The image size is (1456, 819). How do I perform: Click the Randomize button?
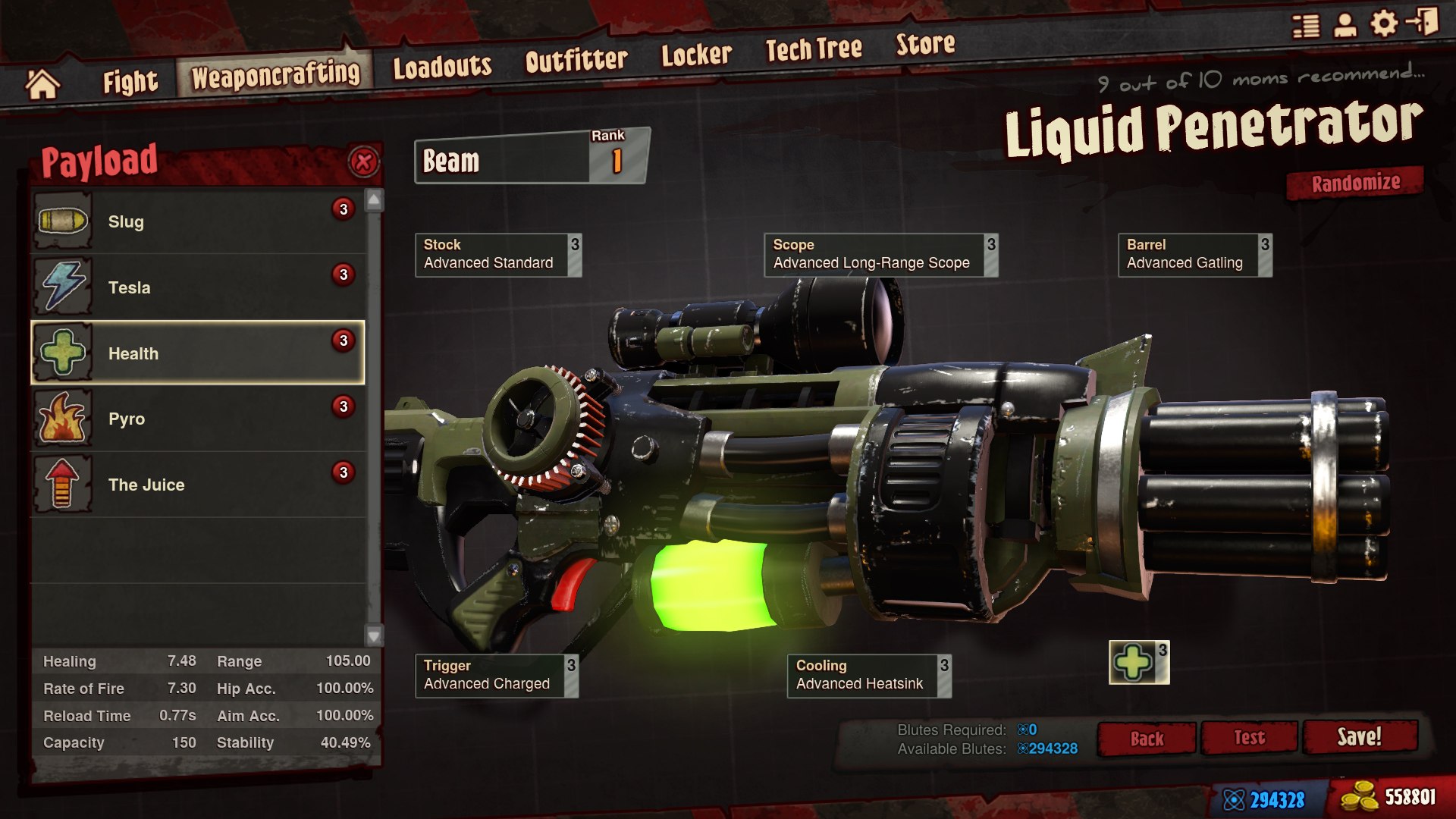1355,182
